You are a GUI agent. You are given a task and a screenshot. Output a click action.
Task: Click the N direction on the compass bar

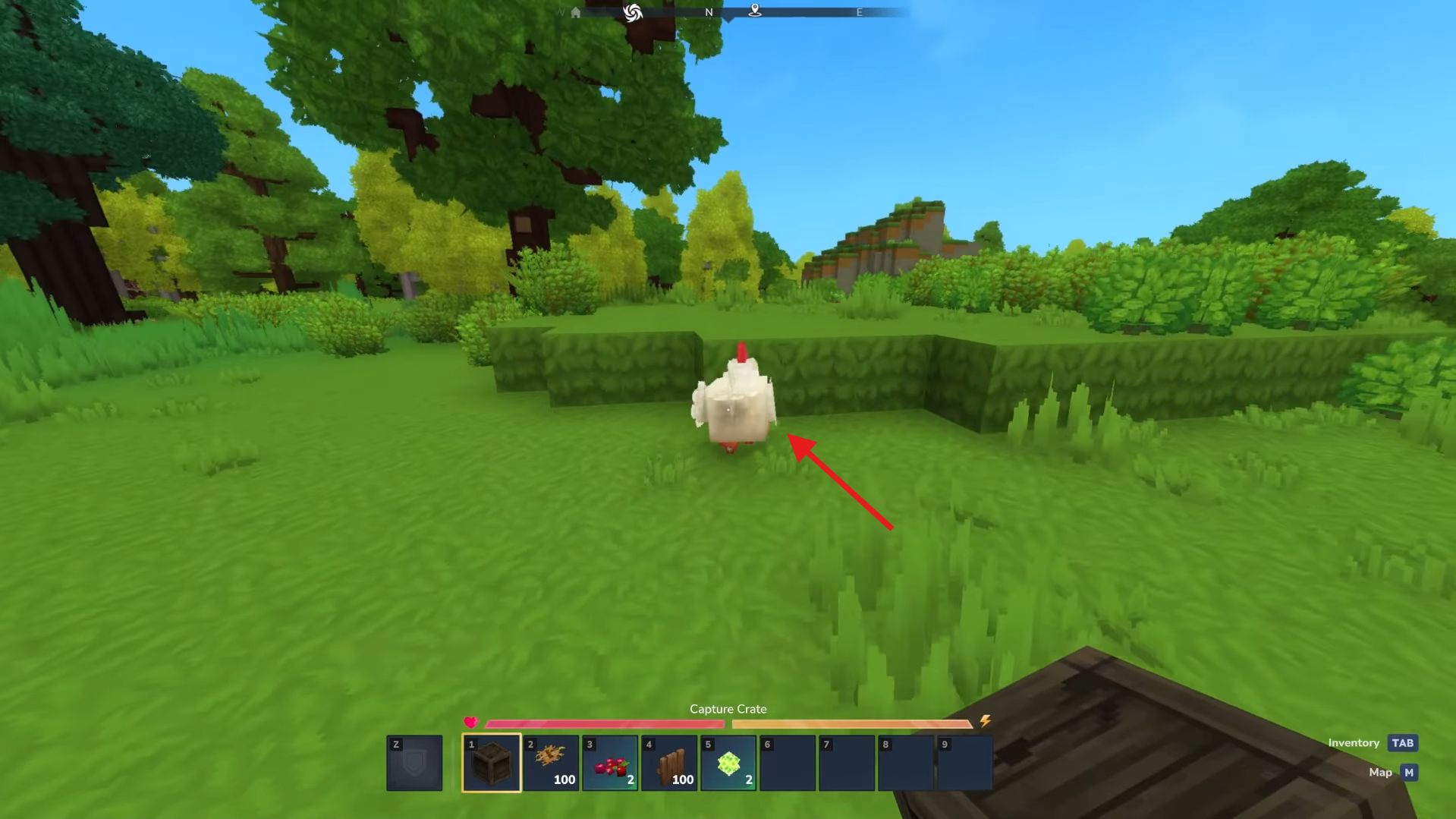tap(709, 11)
